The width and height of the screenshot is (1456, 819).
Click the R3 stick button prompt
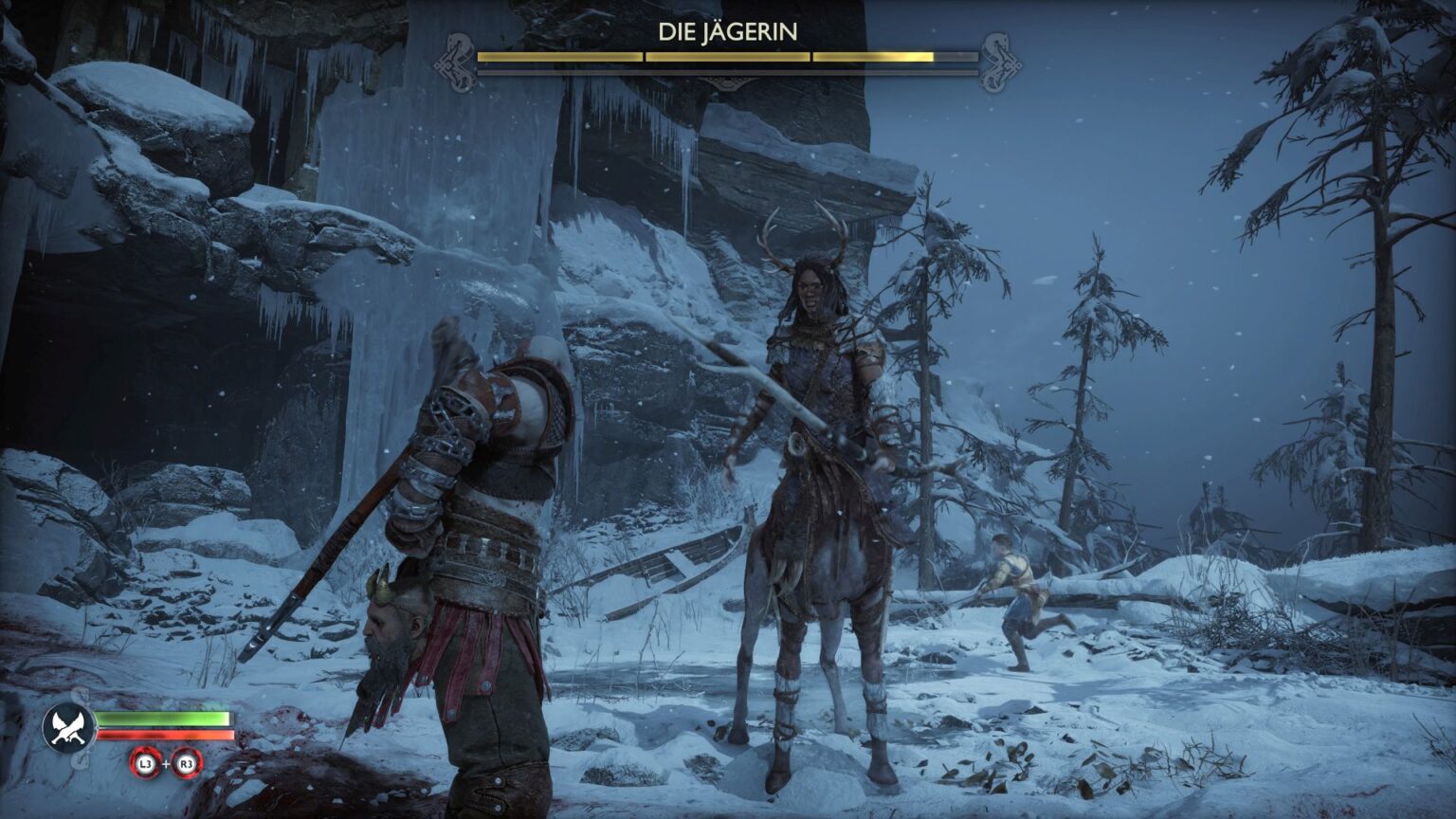coord(186,764)
